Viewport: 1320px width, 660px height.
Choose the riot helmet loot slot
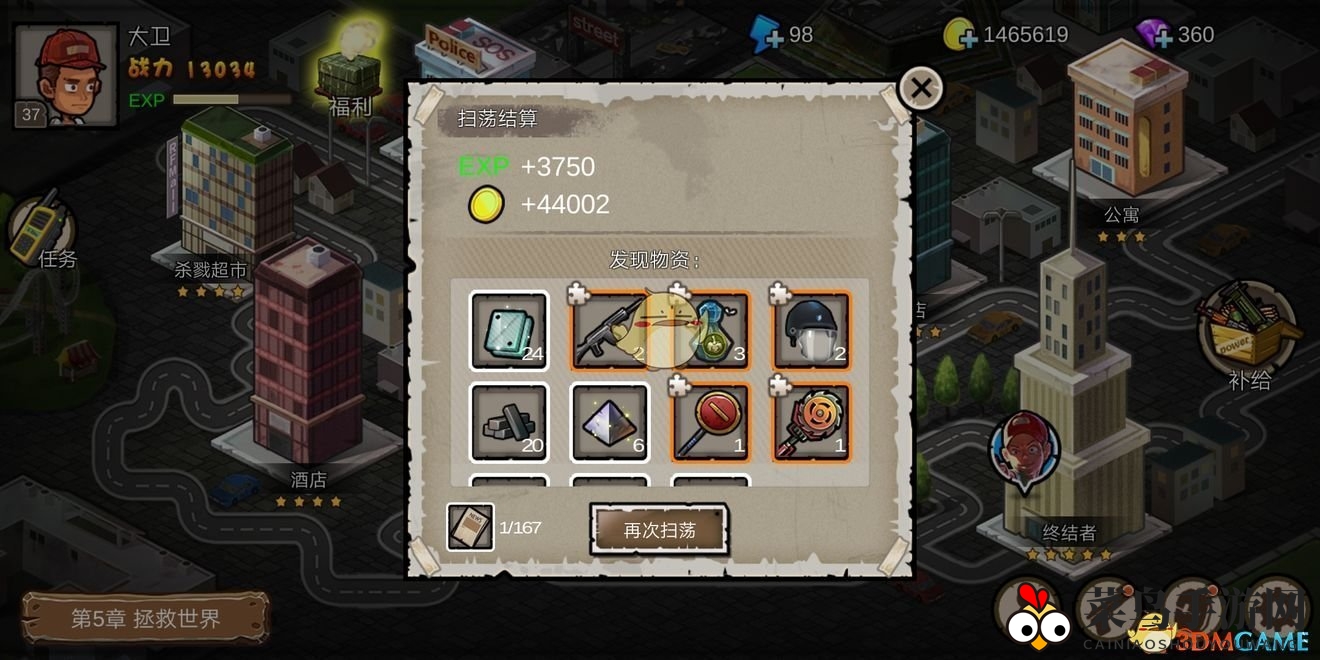click(811, 331)
